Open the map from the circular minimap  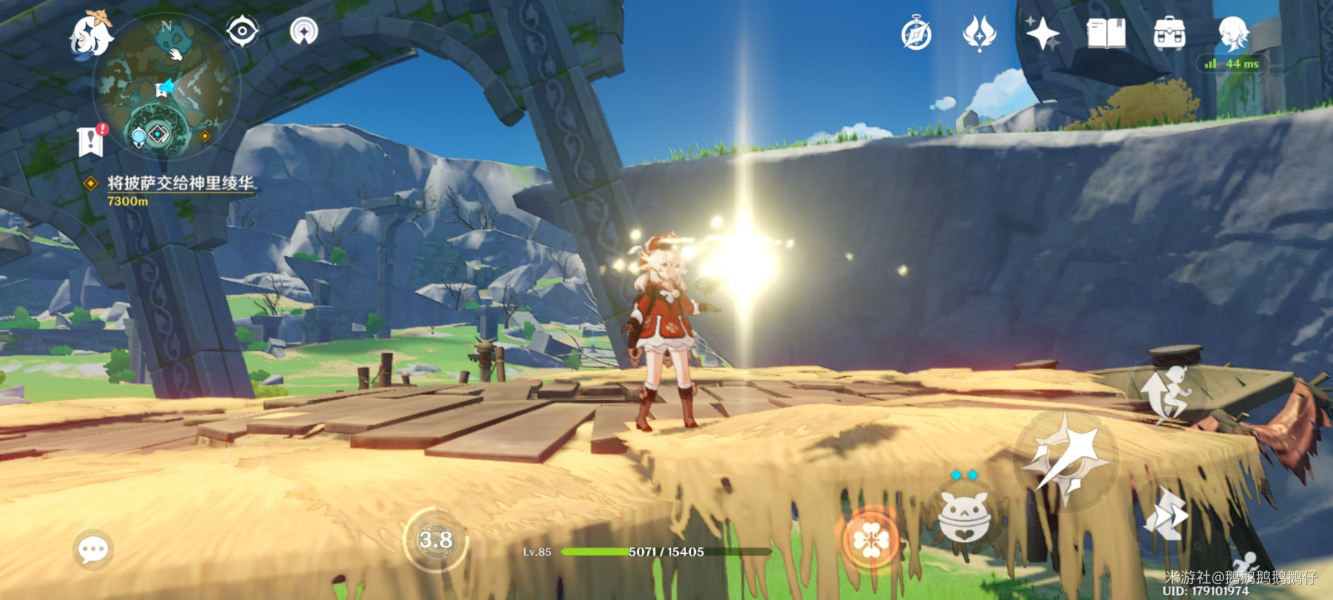pyautogui.click(x=166, y=87)
